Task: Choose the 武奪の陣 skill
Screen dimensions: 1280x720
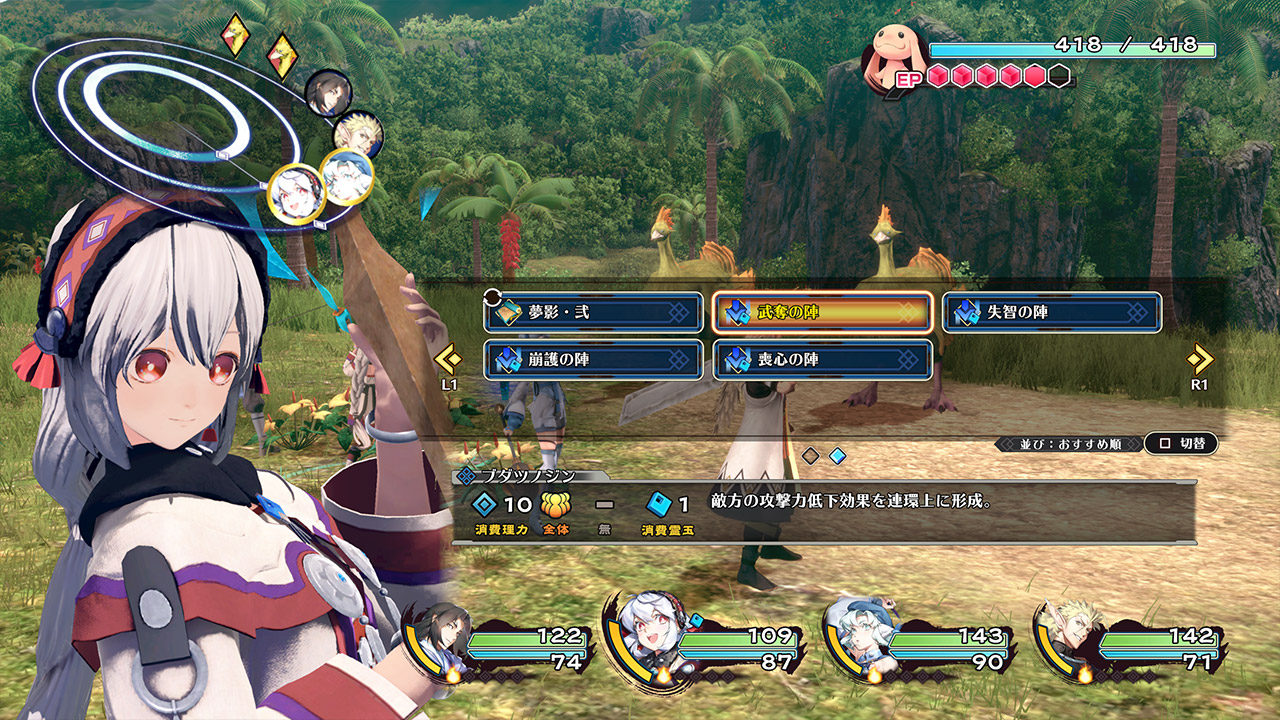Action: (822, 312)
